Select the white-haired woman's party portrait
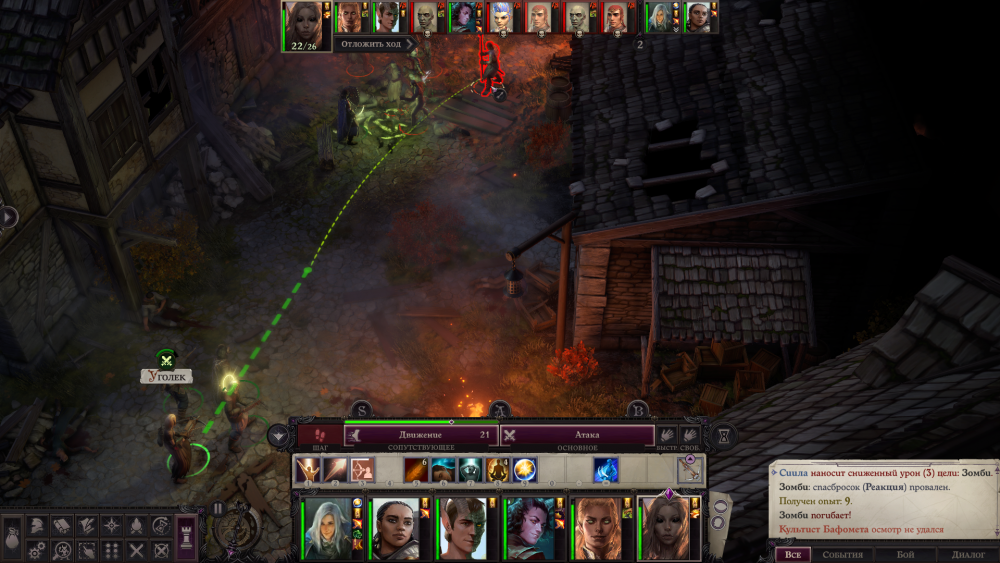 click(x=328, y=528)
